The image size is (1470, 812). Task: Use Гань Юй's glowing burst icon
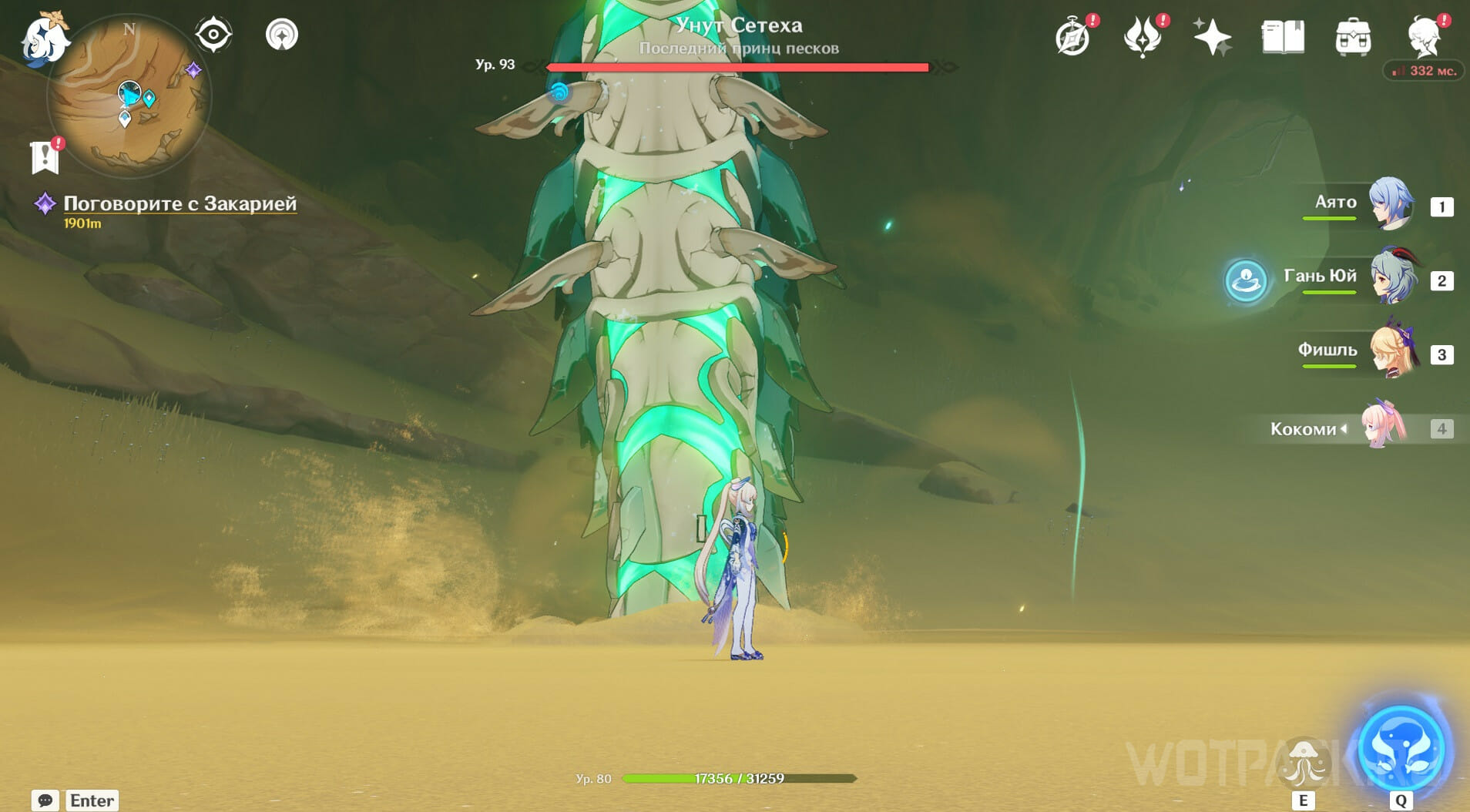pyautogui.click(x=1246, y=280)
